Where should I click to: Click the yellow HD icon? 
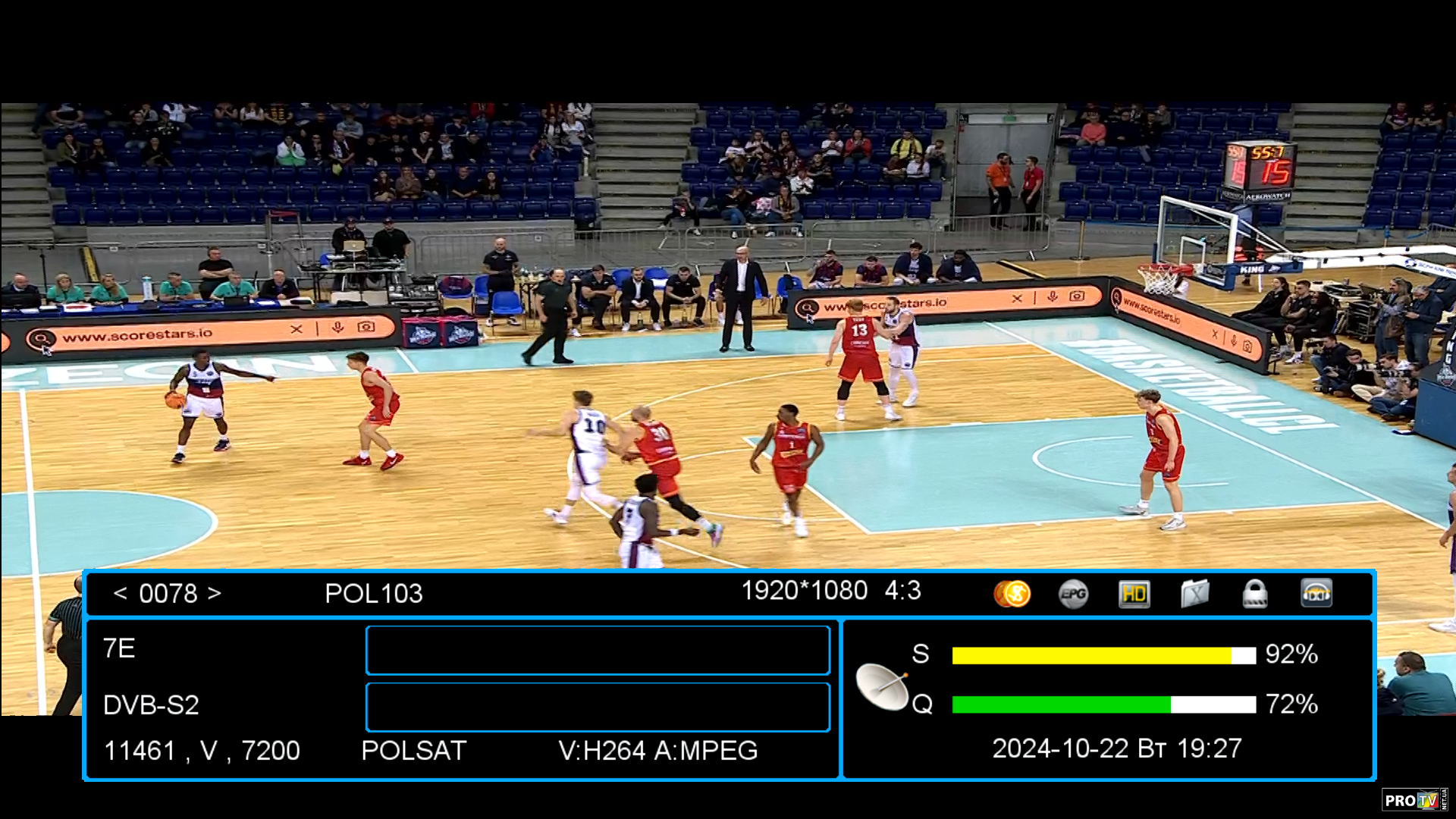1134,594
